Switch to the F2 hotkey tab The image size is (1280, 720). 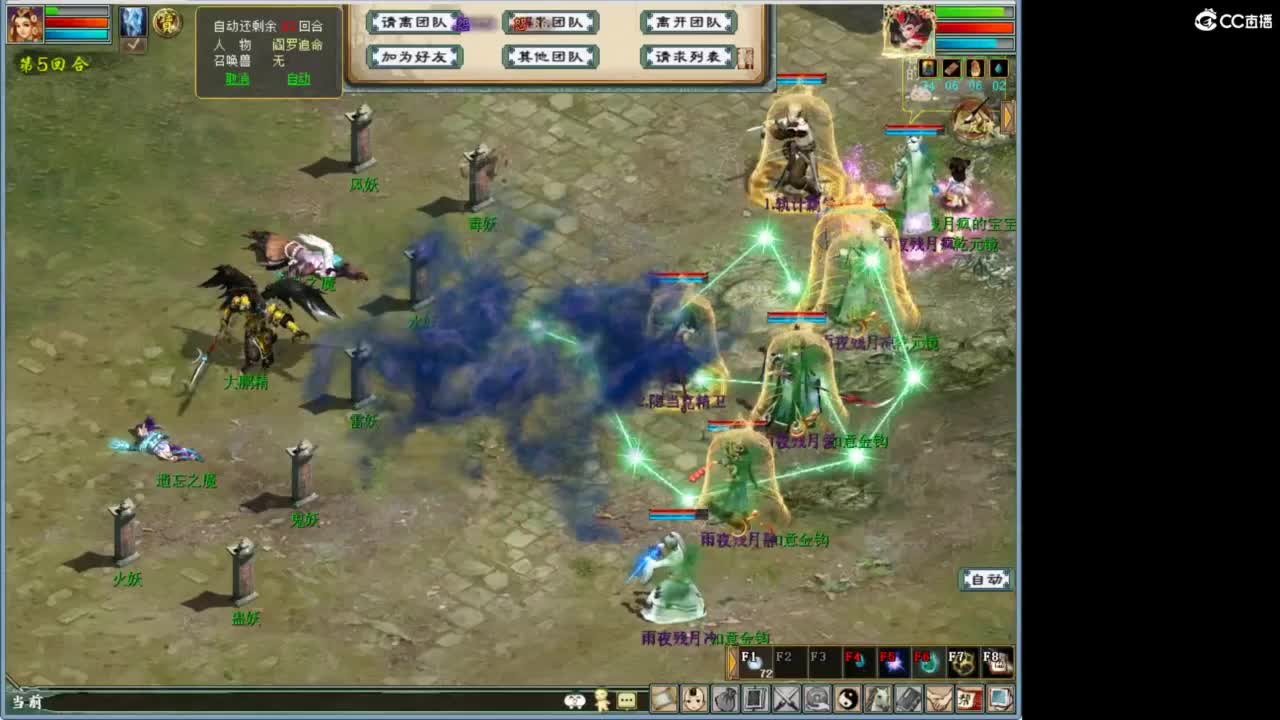pos(788,662)
